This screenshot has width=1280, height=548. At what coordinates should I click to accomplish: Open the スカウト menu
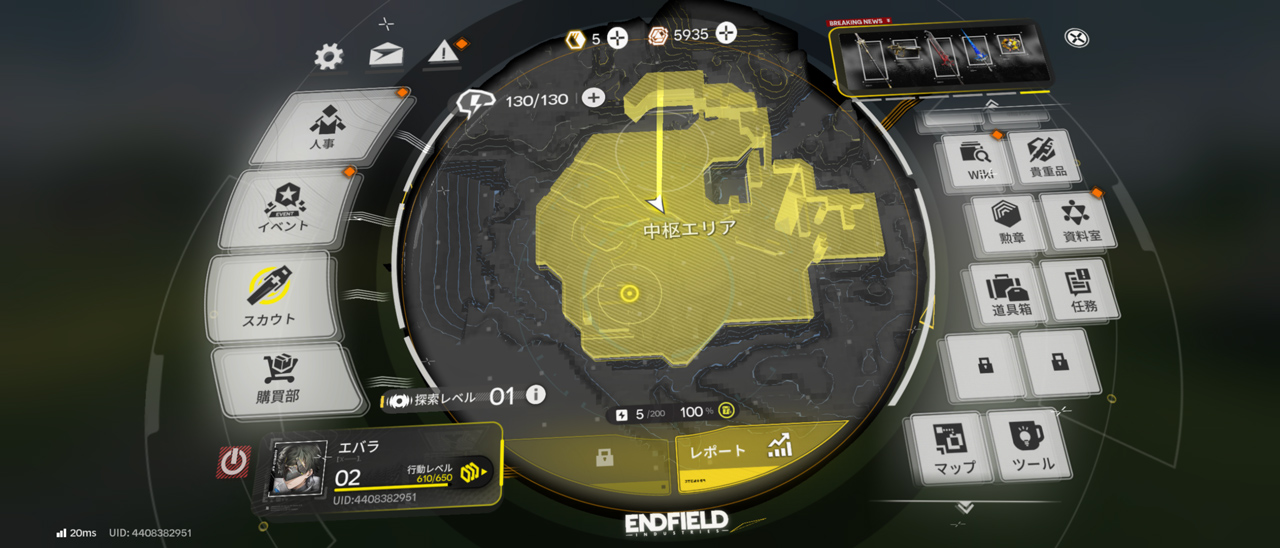click(270, 296)
